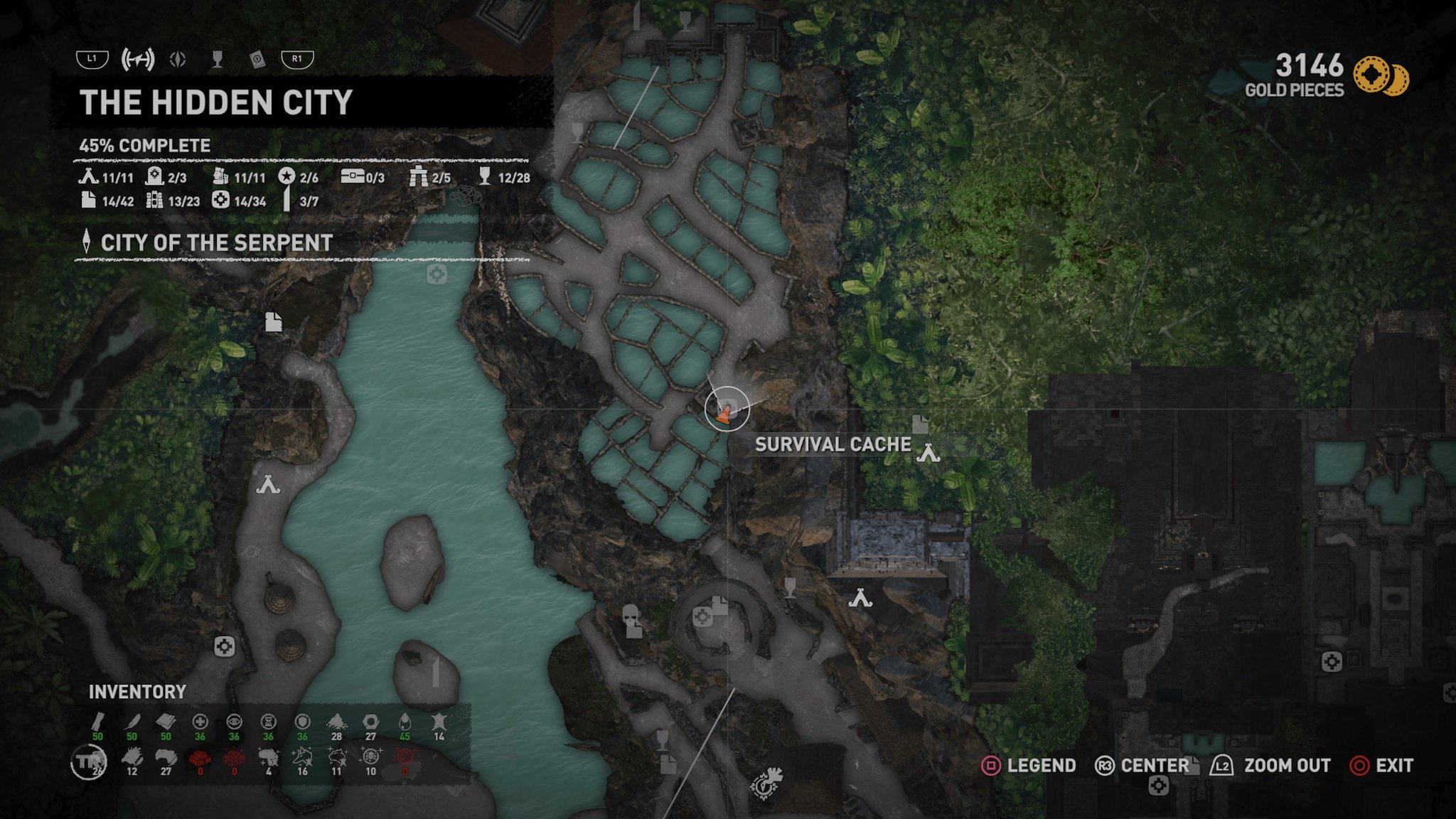
Task: Switch to the compass-shaped skills tab
Action: (x=178, y=60)
